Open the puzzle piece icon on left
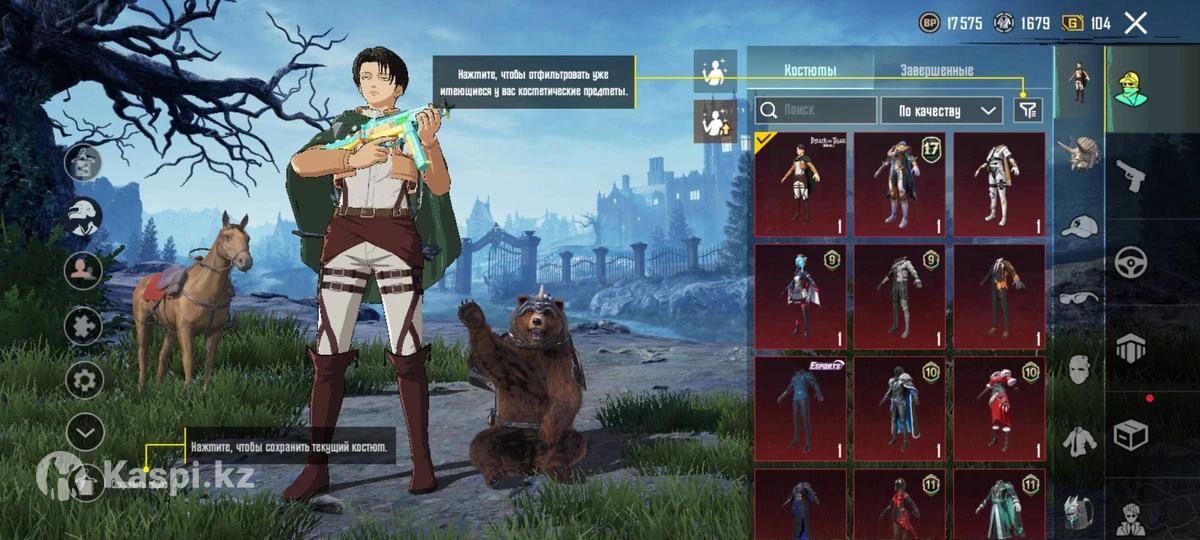 (84, 325)
